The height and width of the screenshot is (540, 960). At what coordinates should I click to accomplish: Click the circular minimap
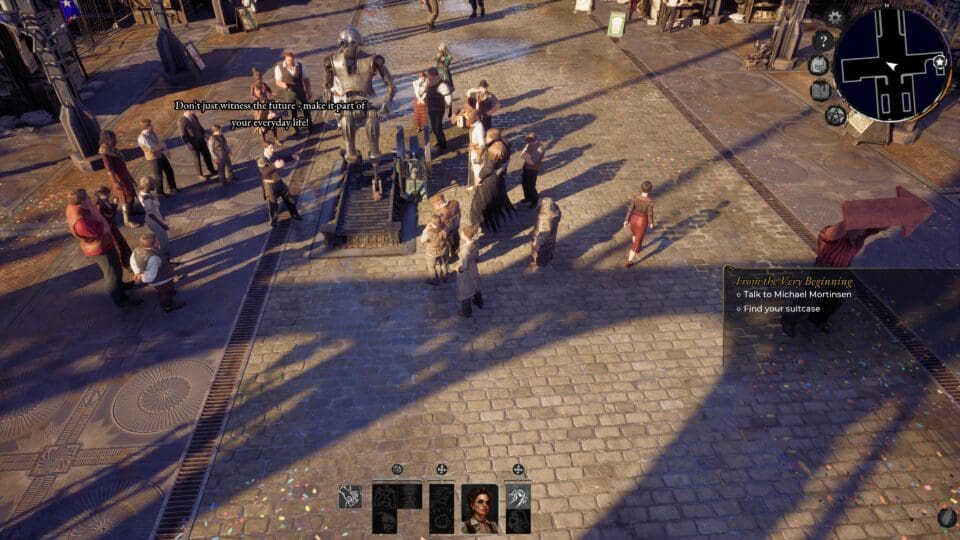pyautogui.click(x=892, y=65)
